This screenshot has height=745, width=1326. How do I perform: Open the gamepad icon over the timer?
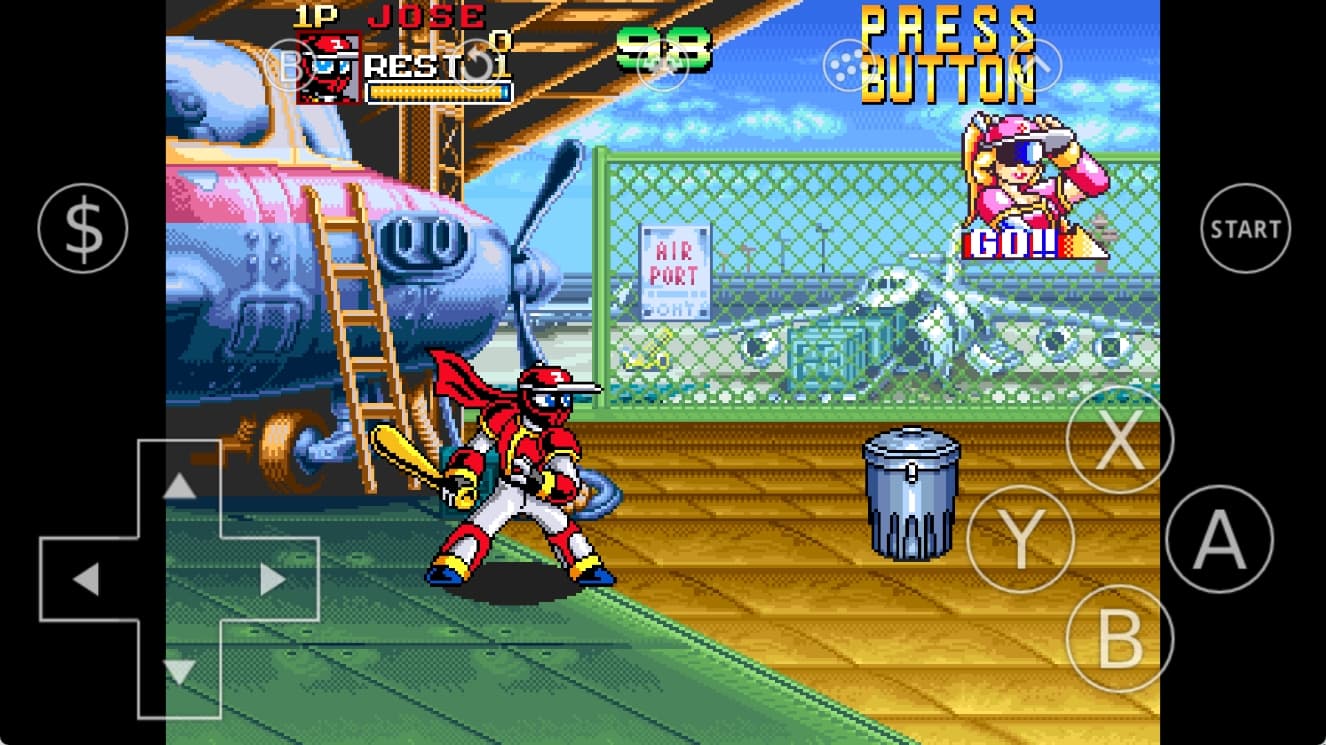(x=663, y=66)
